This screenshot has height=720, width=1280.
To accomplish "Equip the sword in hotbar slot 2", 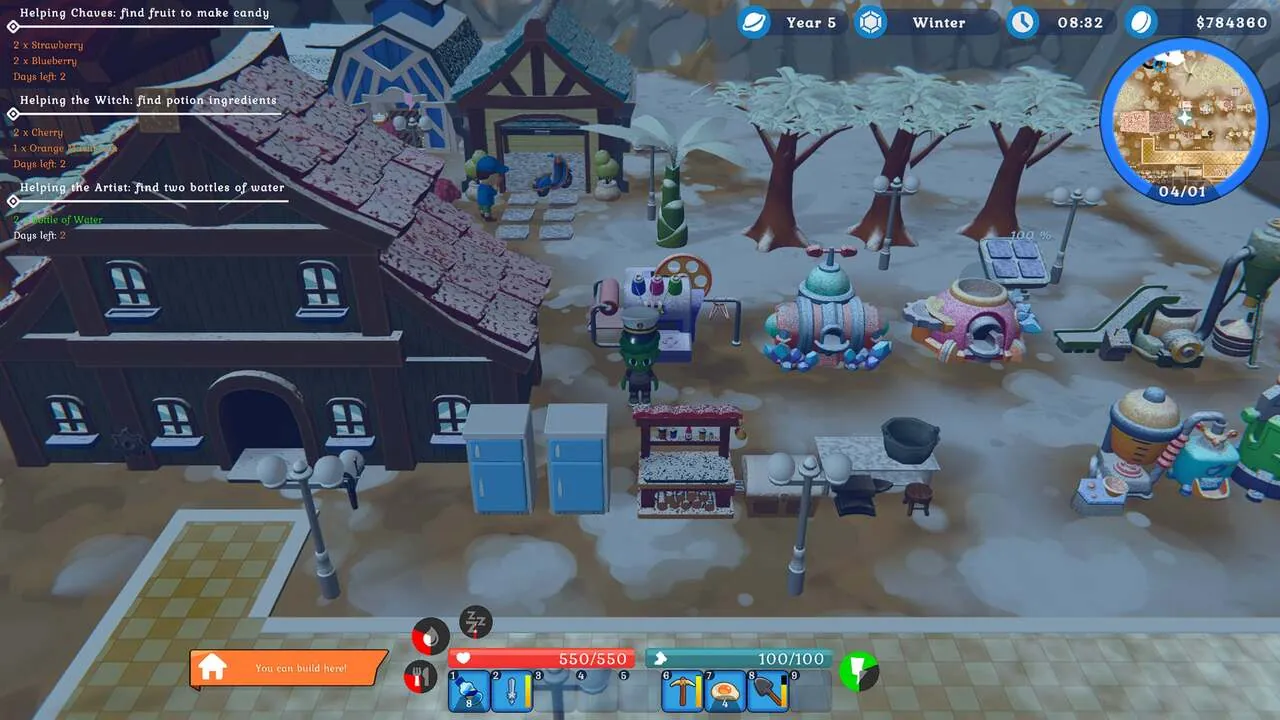I will point(510,690).
